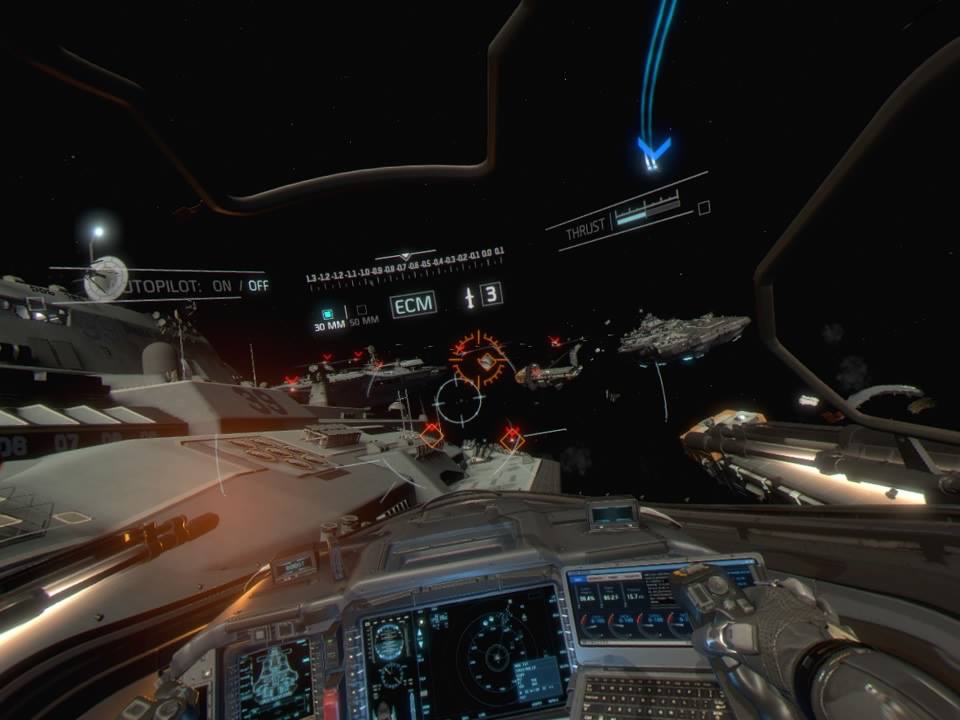Choose the 50 MM cannon option
Viewport: 960px width, 720px height.
[362, 311]
